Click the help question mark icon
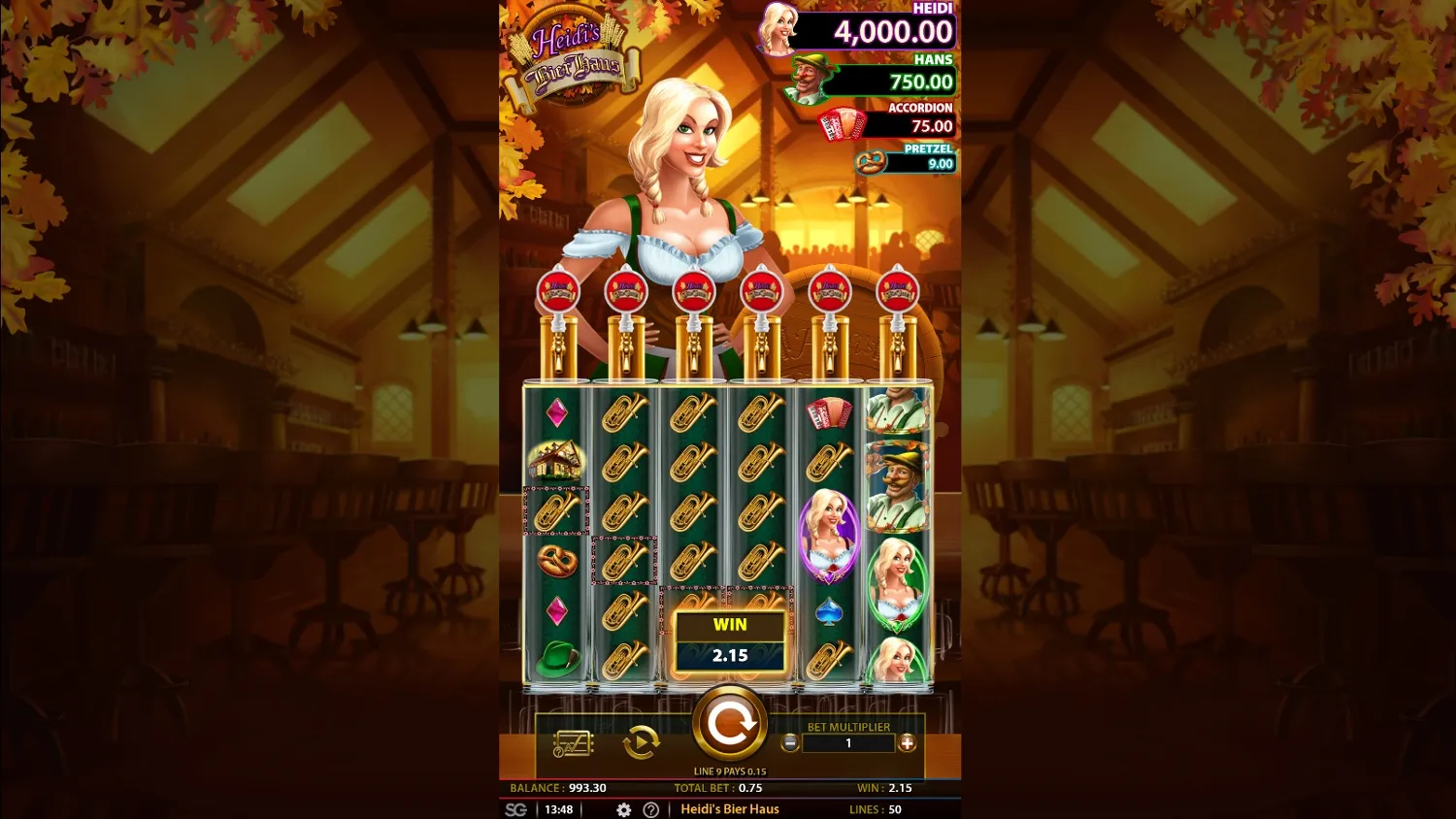The image size is (1456, 819). click(648, 808)
